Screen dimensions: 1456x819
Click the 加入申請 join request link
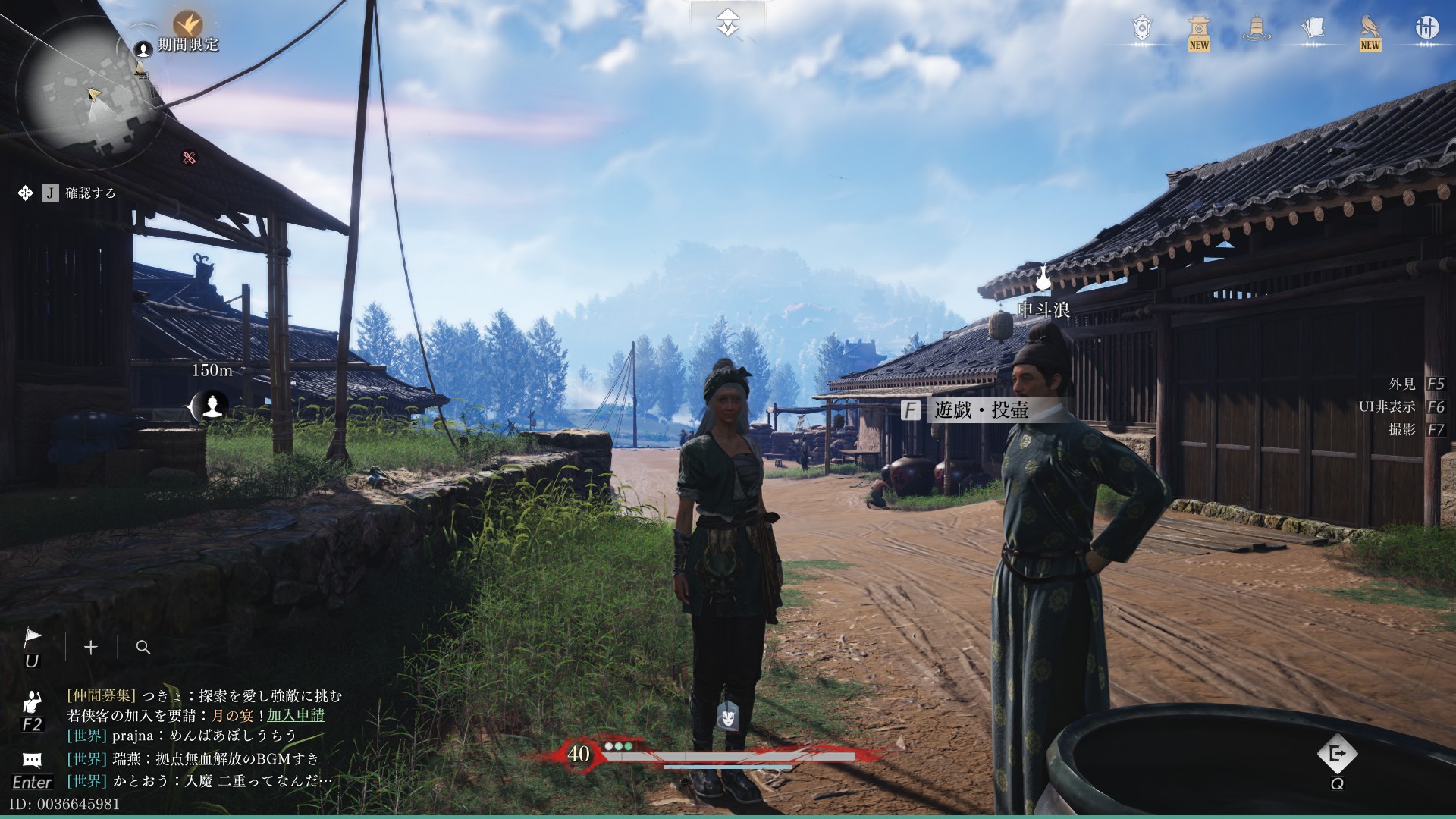tap(296, 715)
